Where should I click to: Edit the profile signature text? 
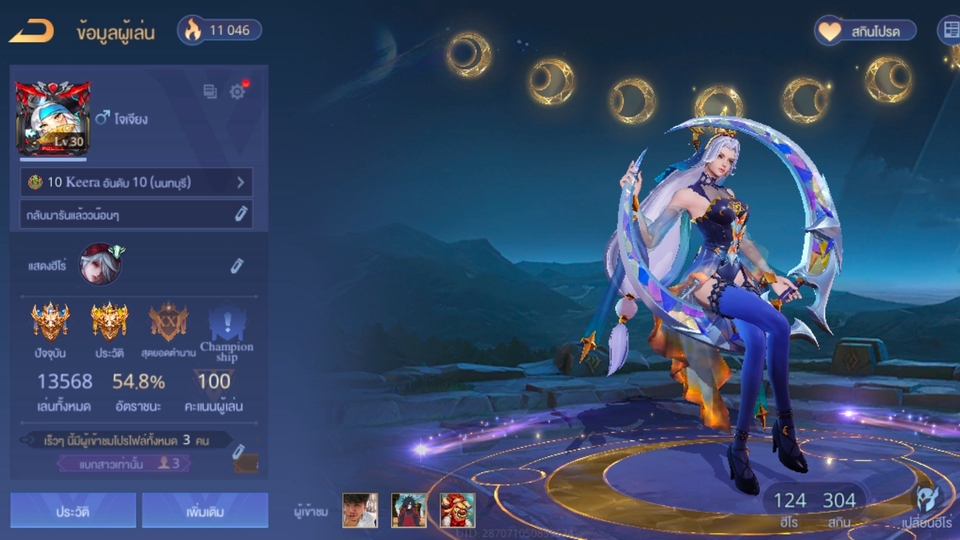(241, 214)
